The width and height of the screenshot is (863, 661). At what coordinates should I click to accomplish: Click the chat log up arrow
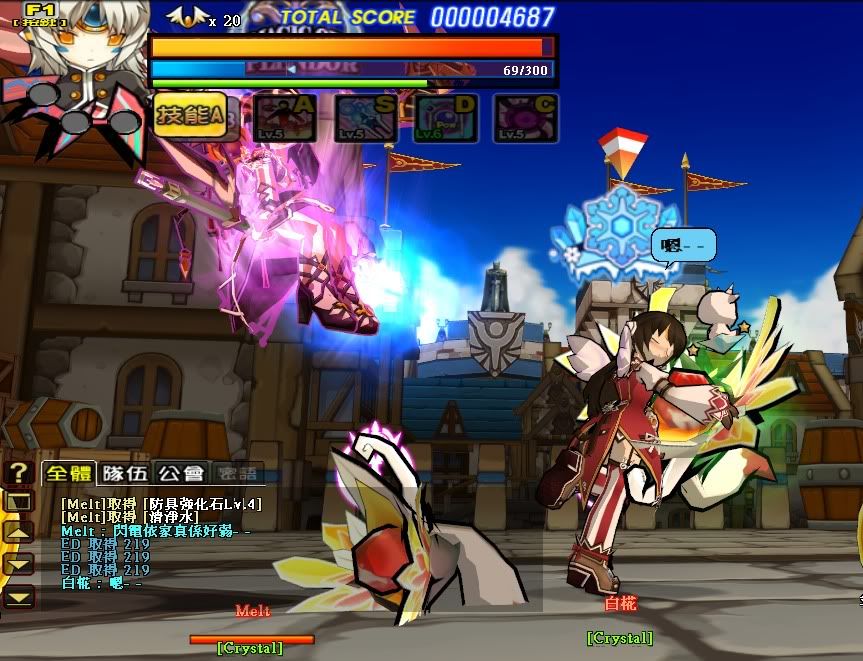click(20, 532)
